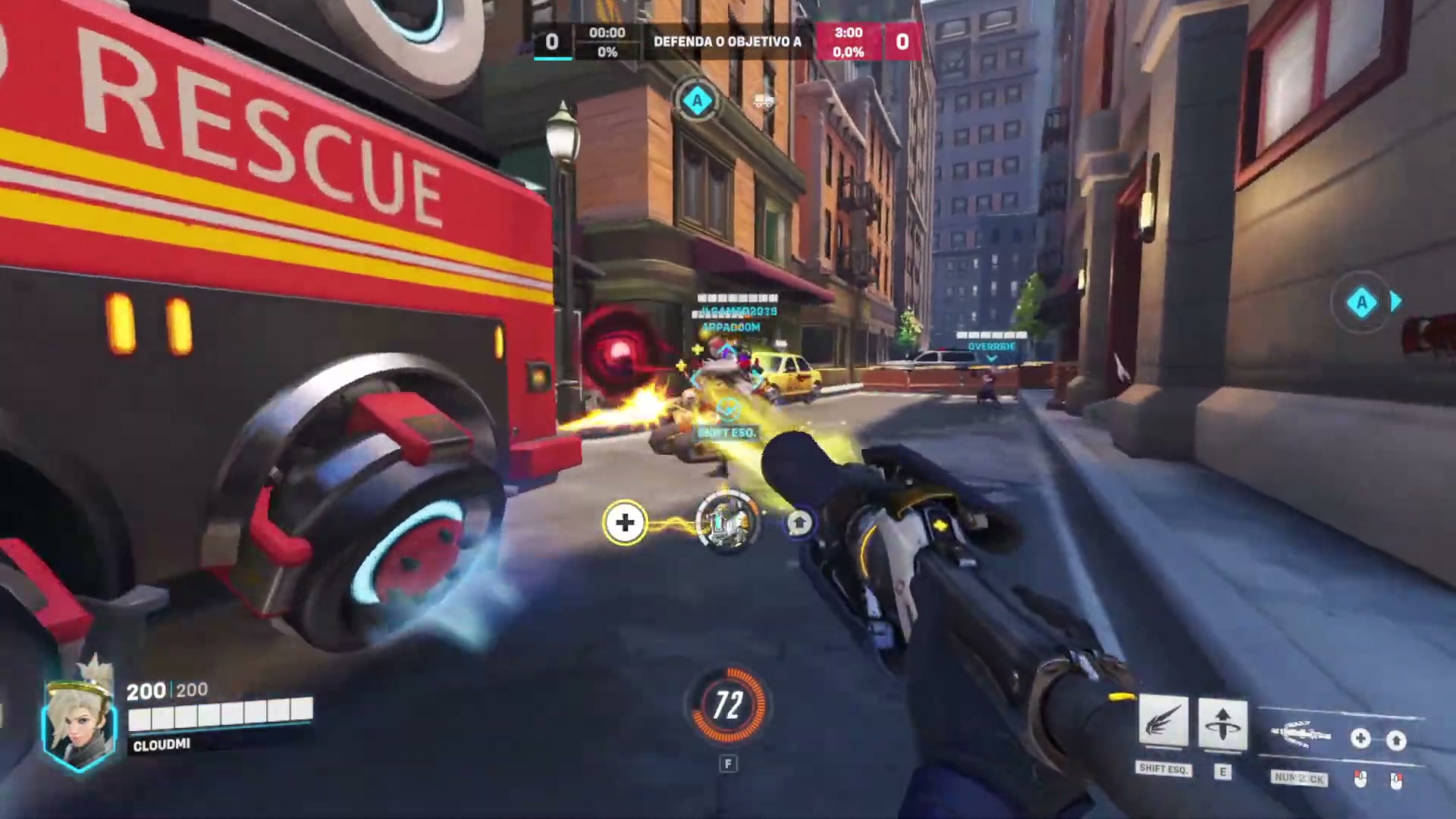Select the red enemy score panel showing 3:00

pos(849,42)
